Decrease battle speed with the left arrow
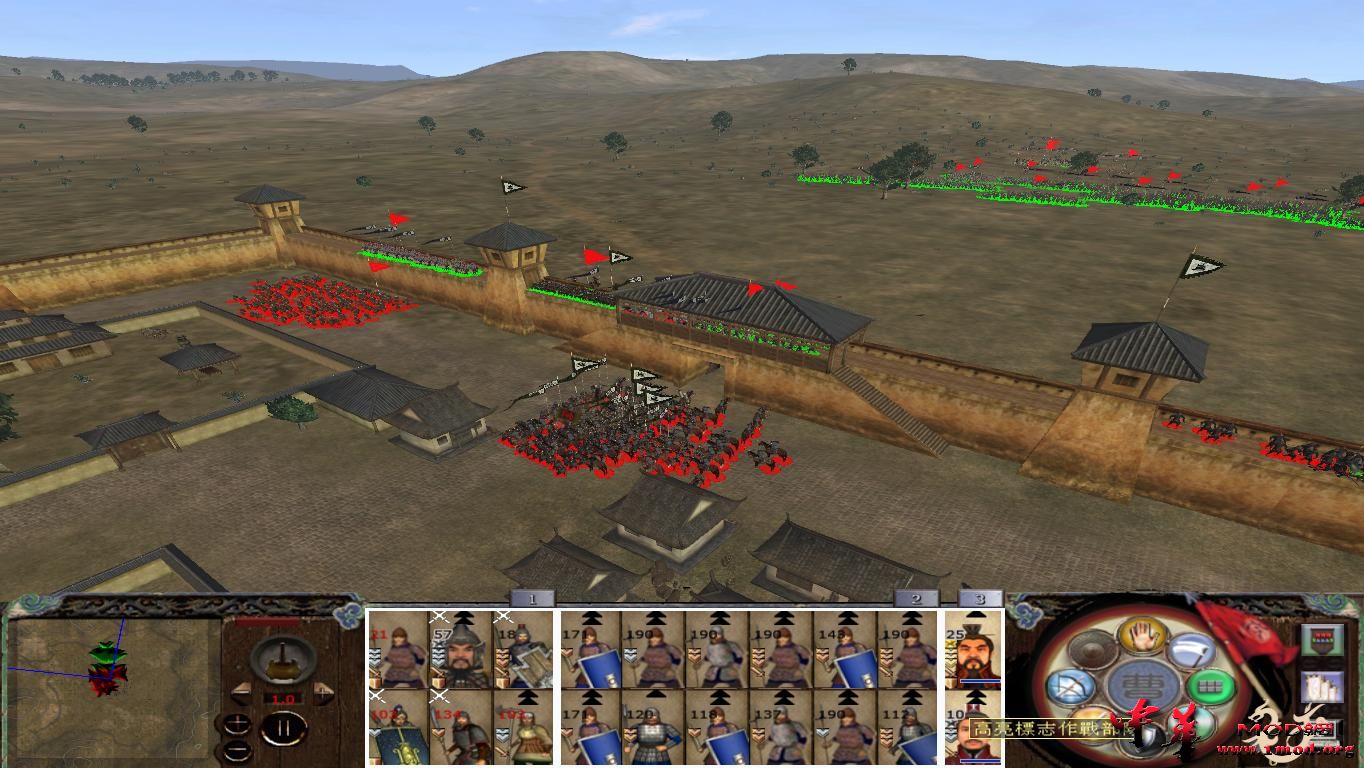Viewport: 1364px width, 768px height. 241,691
